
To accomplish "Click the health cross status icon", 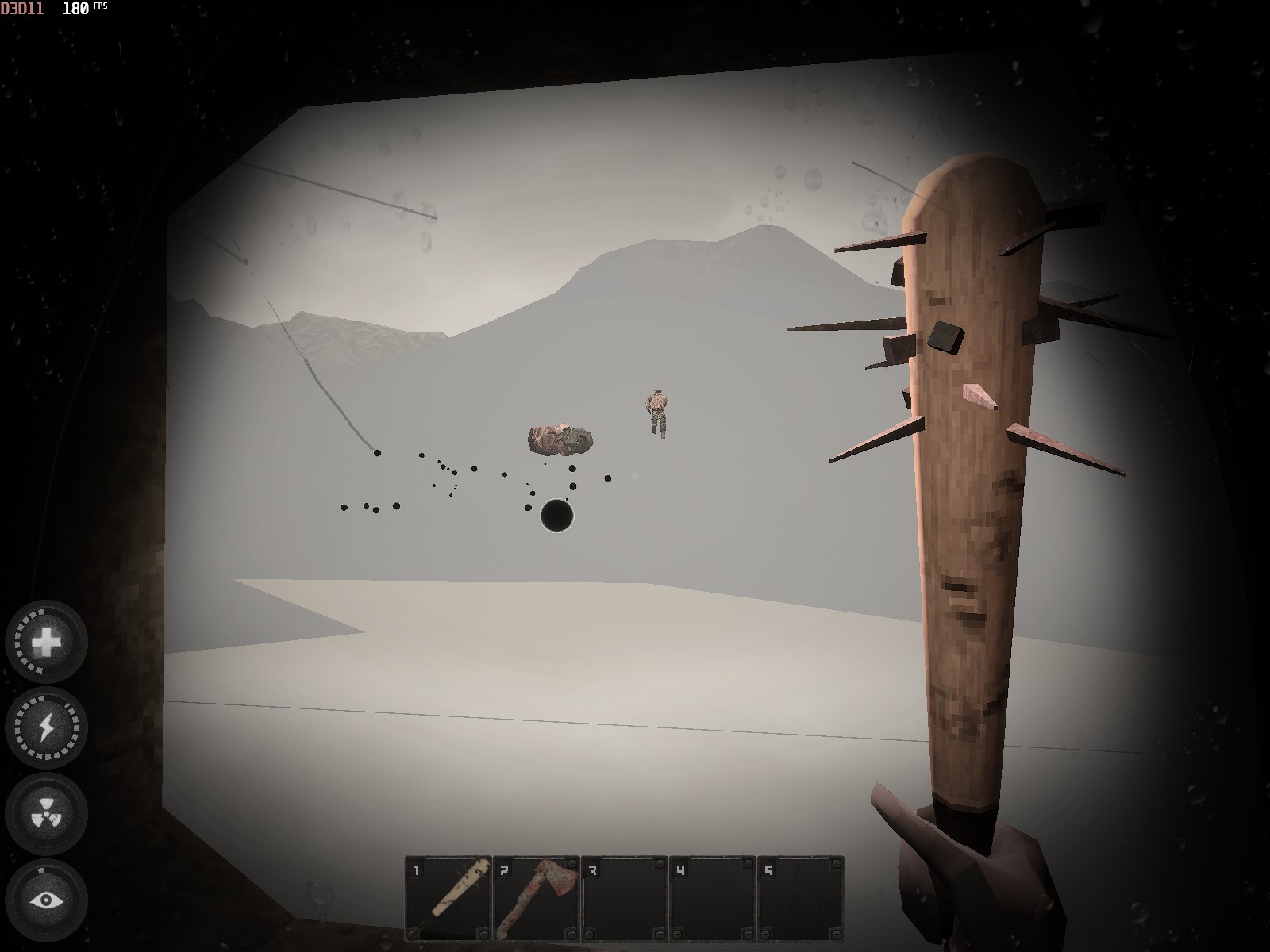I will 47,641.
